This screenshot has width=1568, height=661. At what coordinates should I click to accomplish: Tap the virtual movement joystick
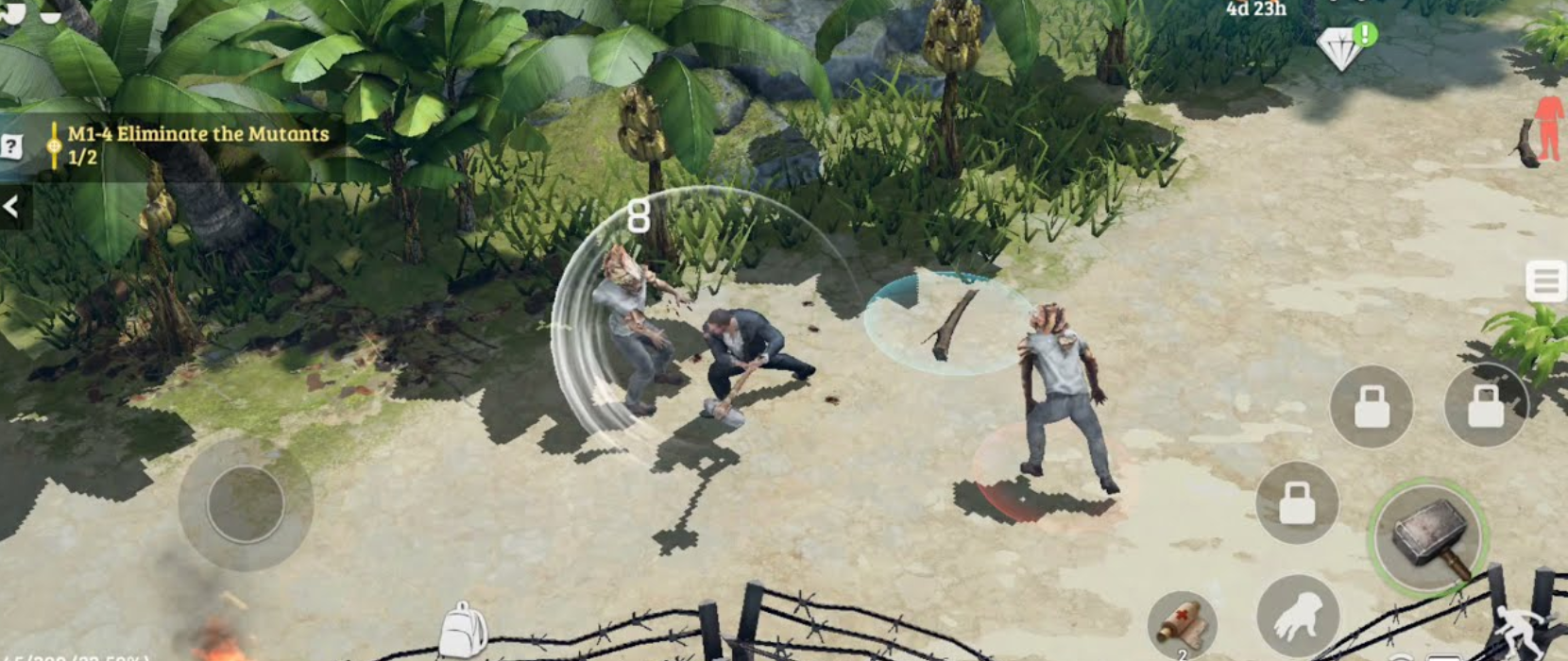pyautogui.click(x=246, y=502)
